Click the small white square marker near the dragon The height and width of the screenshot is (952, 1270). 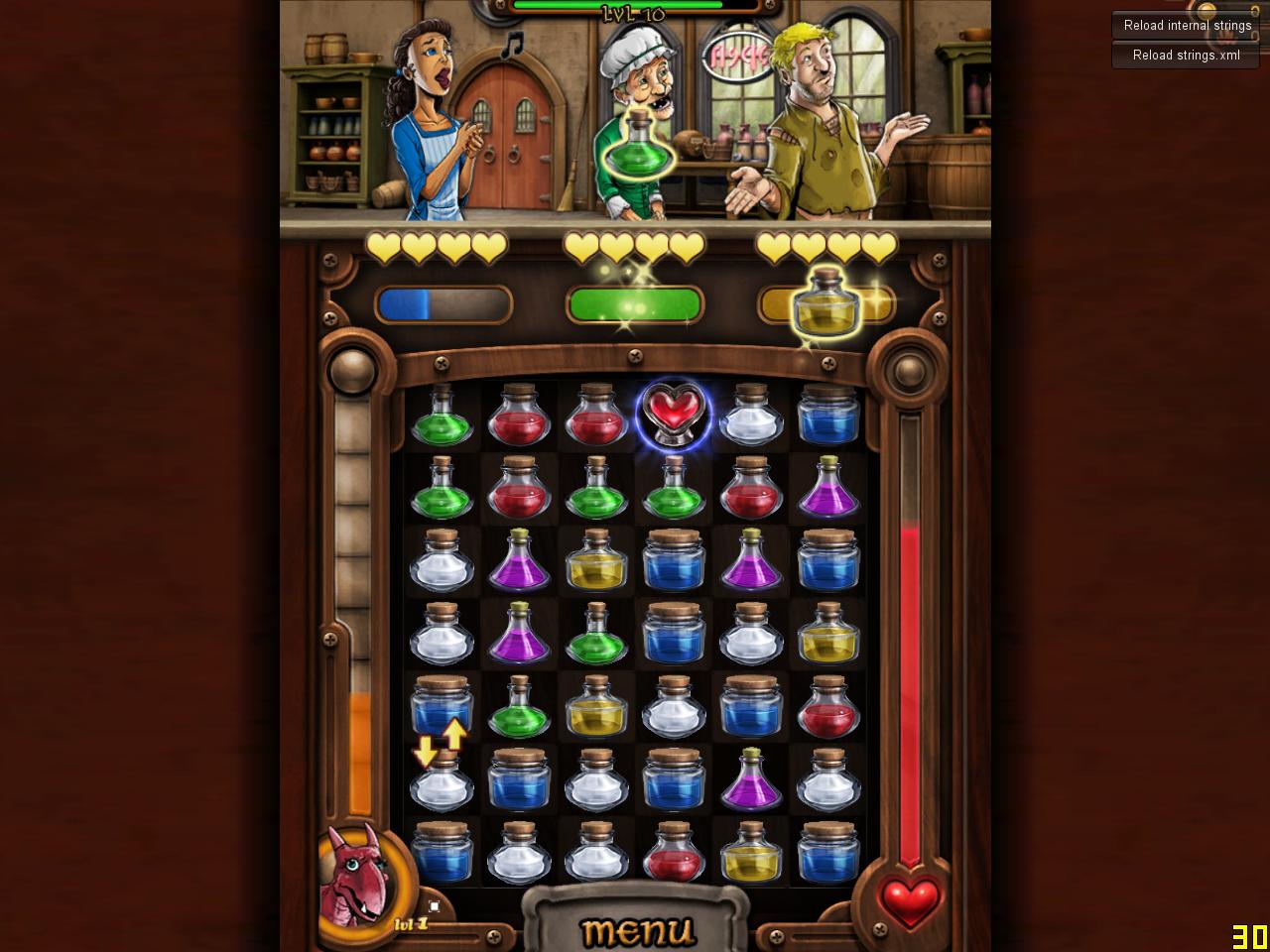click(x=434, y=905)
